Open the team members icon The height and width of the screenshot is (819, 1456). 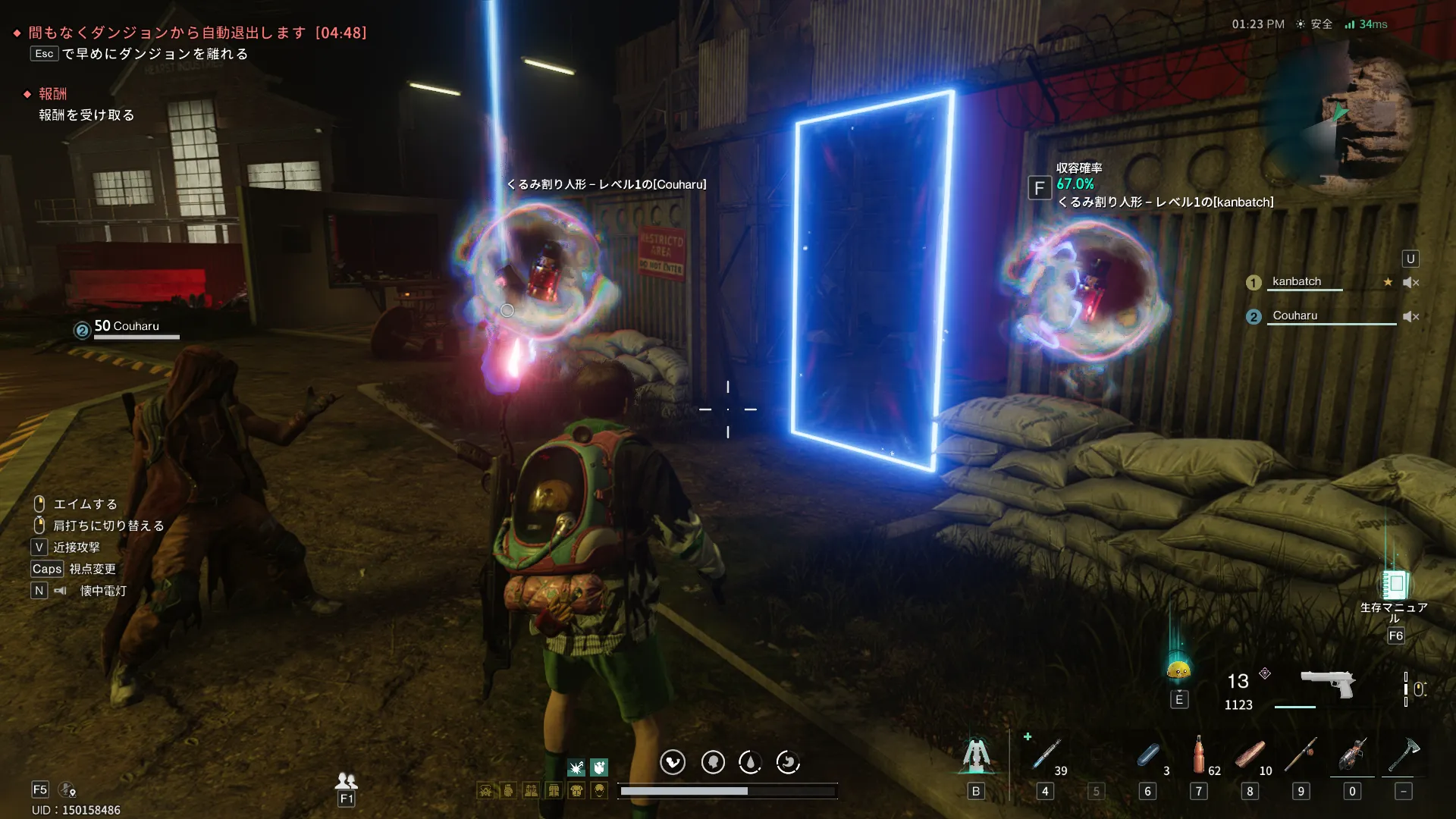coord(347,780)
